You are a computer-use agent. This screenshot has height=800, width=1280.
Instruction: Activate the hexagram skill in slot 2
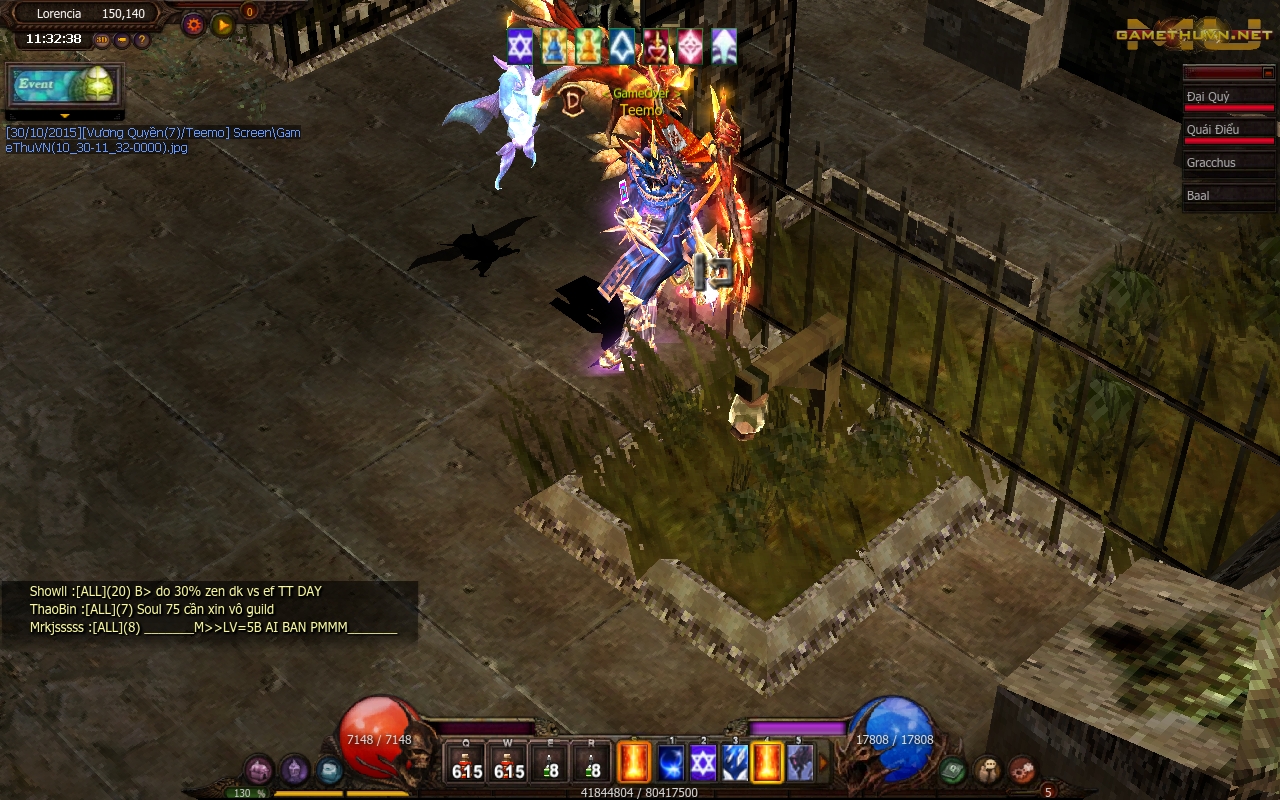[x=703, y=763]
